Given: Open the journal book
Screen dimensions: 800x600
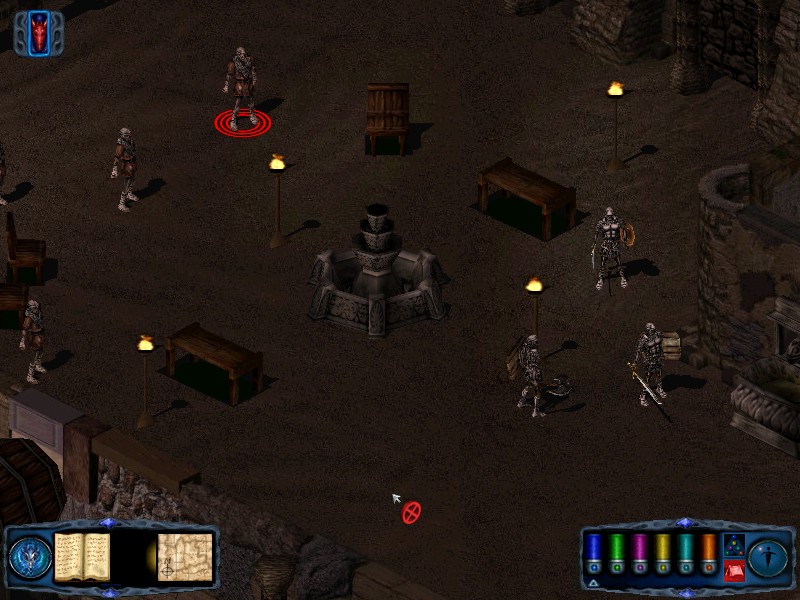Looking at the screenshot, I should (81, 557).
